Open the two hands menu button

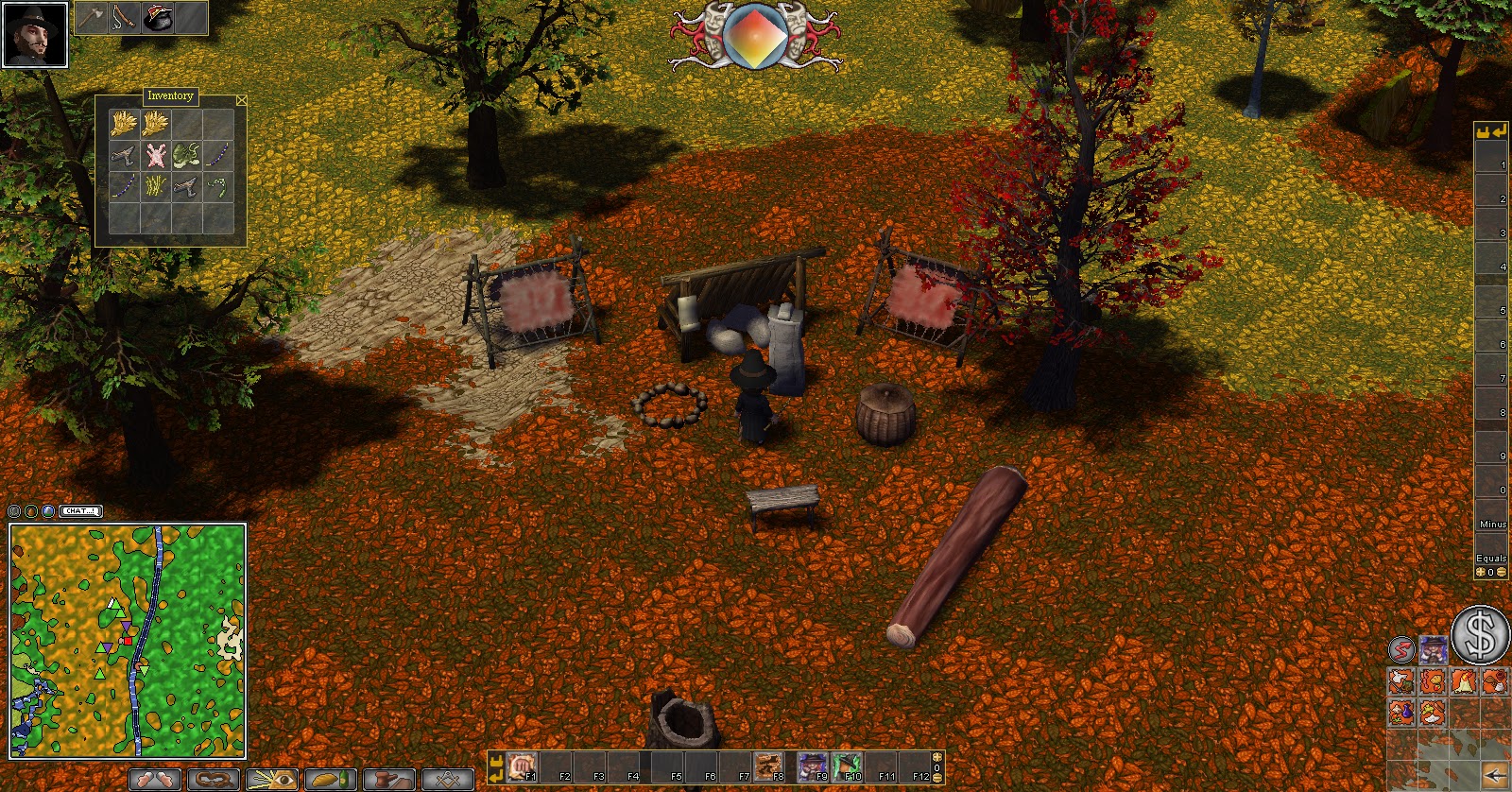(x=155, y=780)
